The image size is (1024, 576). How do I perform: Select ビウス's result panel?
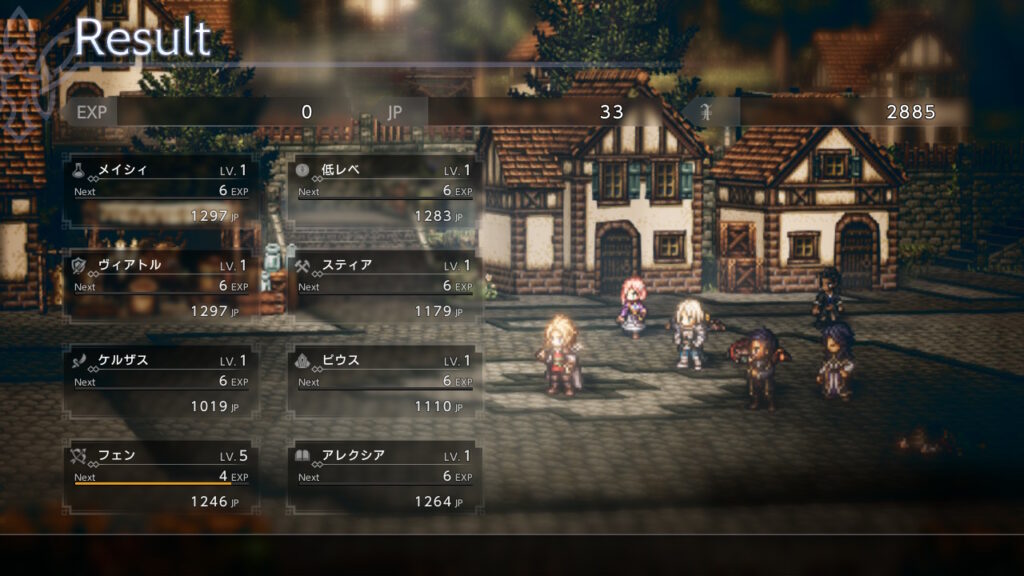coord(384,382)
